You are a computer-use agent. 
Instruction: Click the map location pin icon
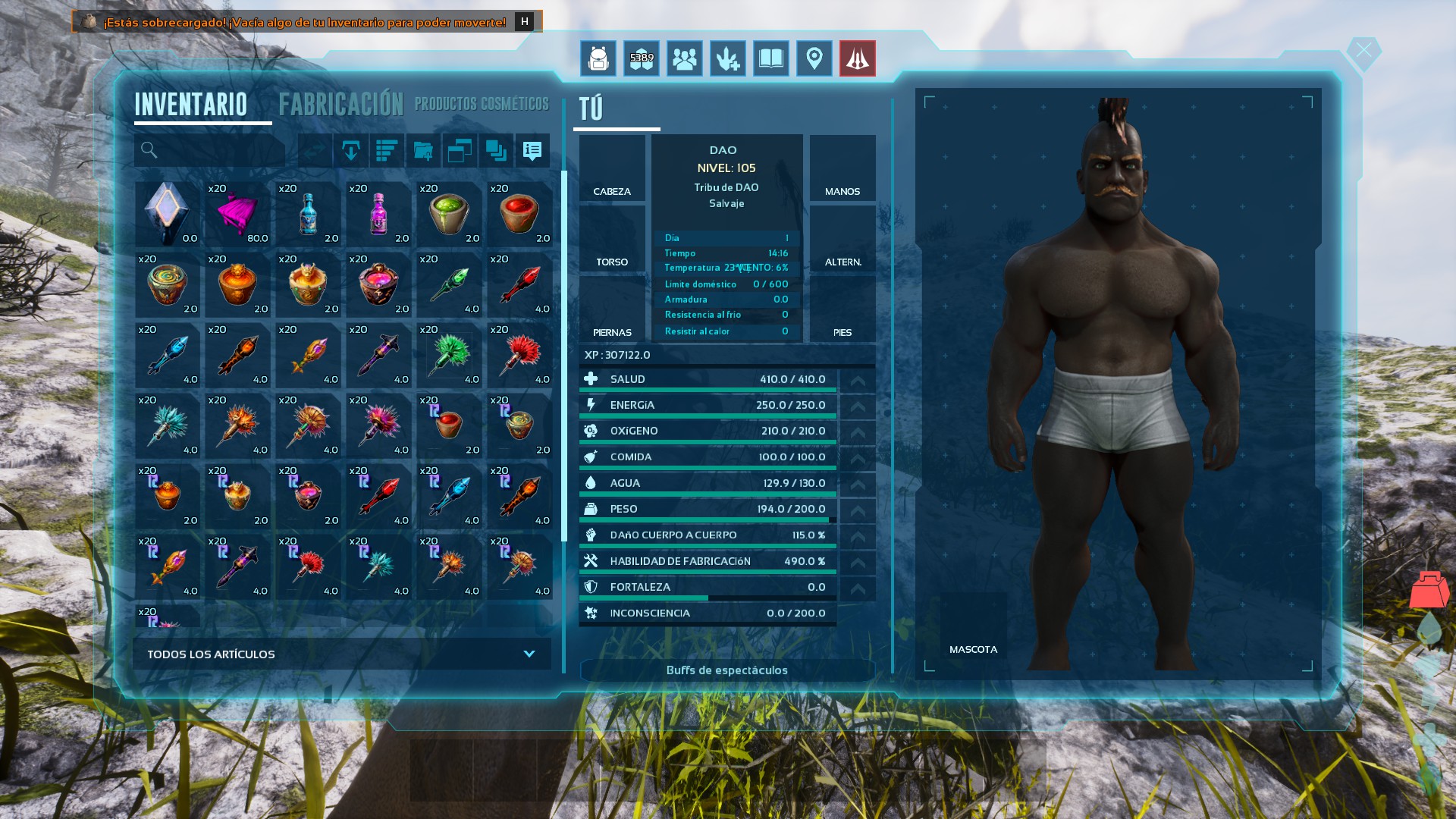click(x=814, y=58)
